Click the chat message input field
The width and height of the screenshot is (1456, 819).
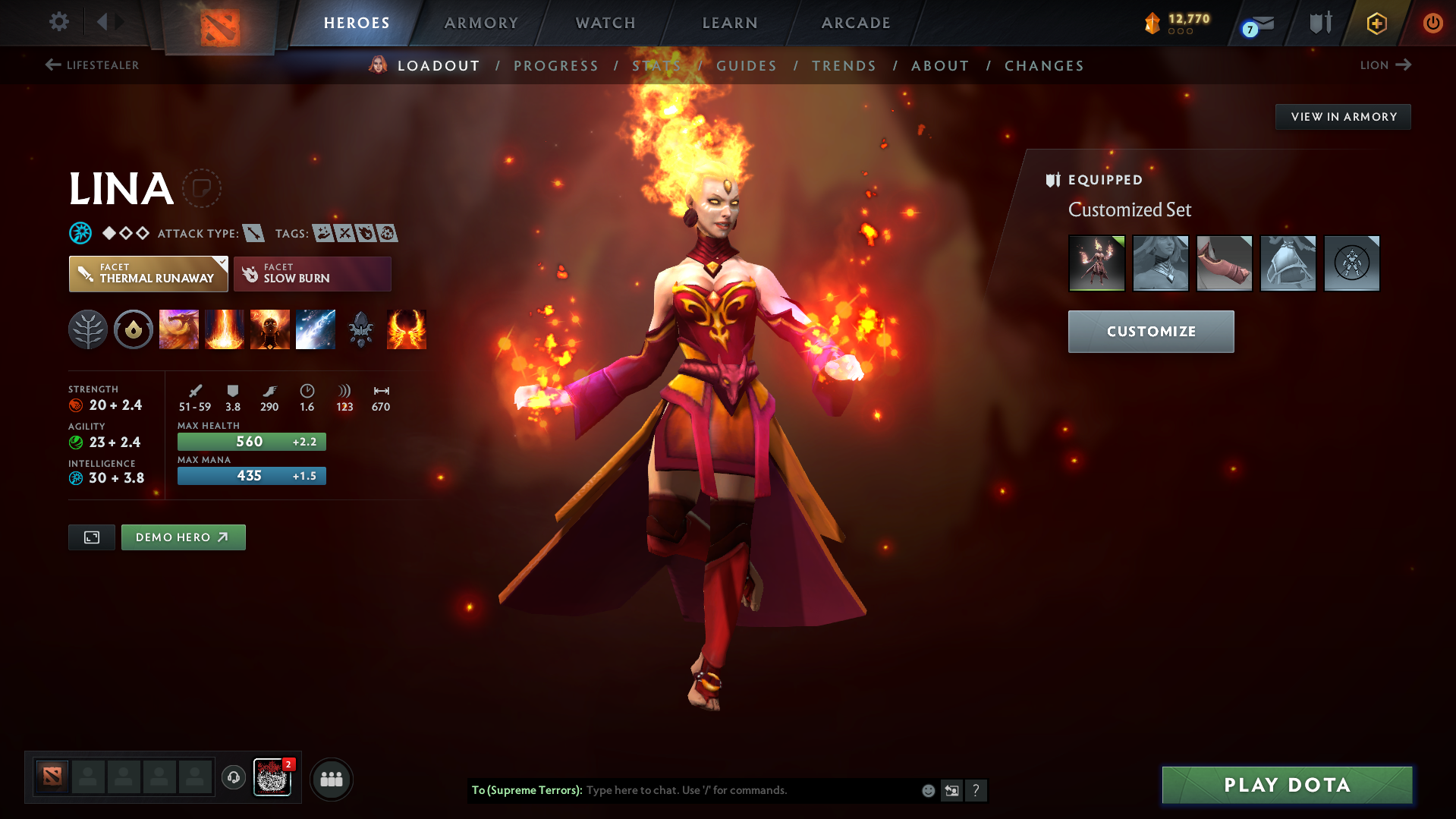click(x=751, y=790)
